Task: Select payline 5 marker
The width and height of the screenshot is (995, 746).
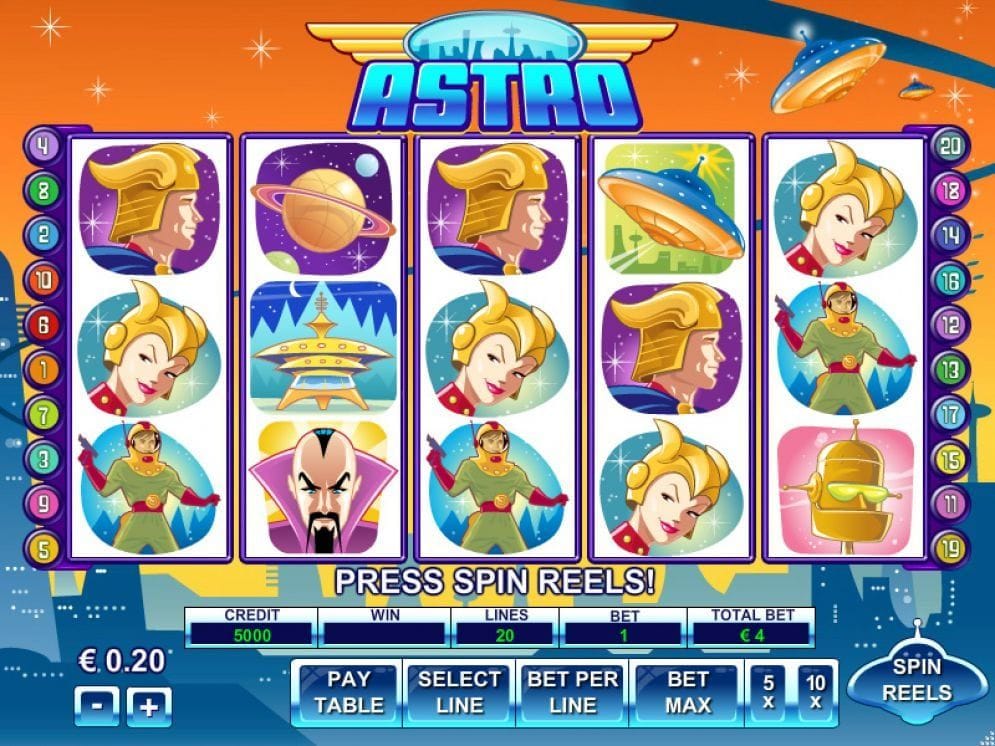Action: [x=44, y=547]
